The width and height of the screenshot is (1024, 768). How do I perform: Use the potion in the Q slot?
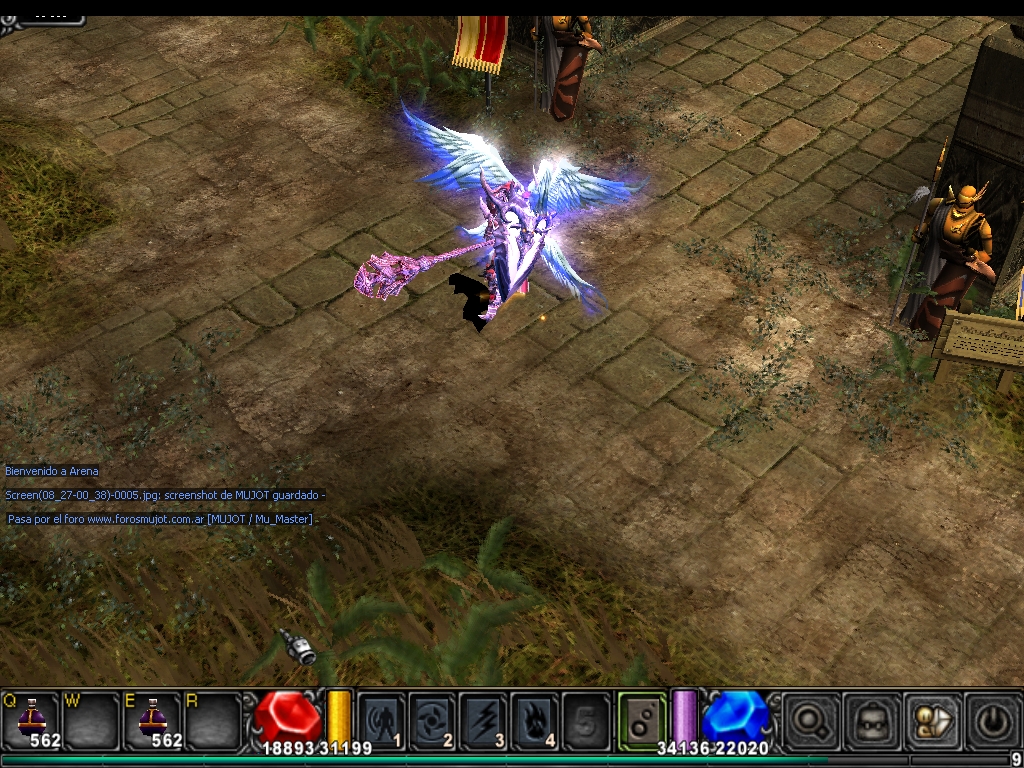(x=32, y=718)
